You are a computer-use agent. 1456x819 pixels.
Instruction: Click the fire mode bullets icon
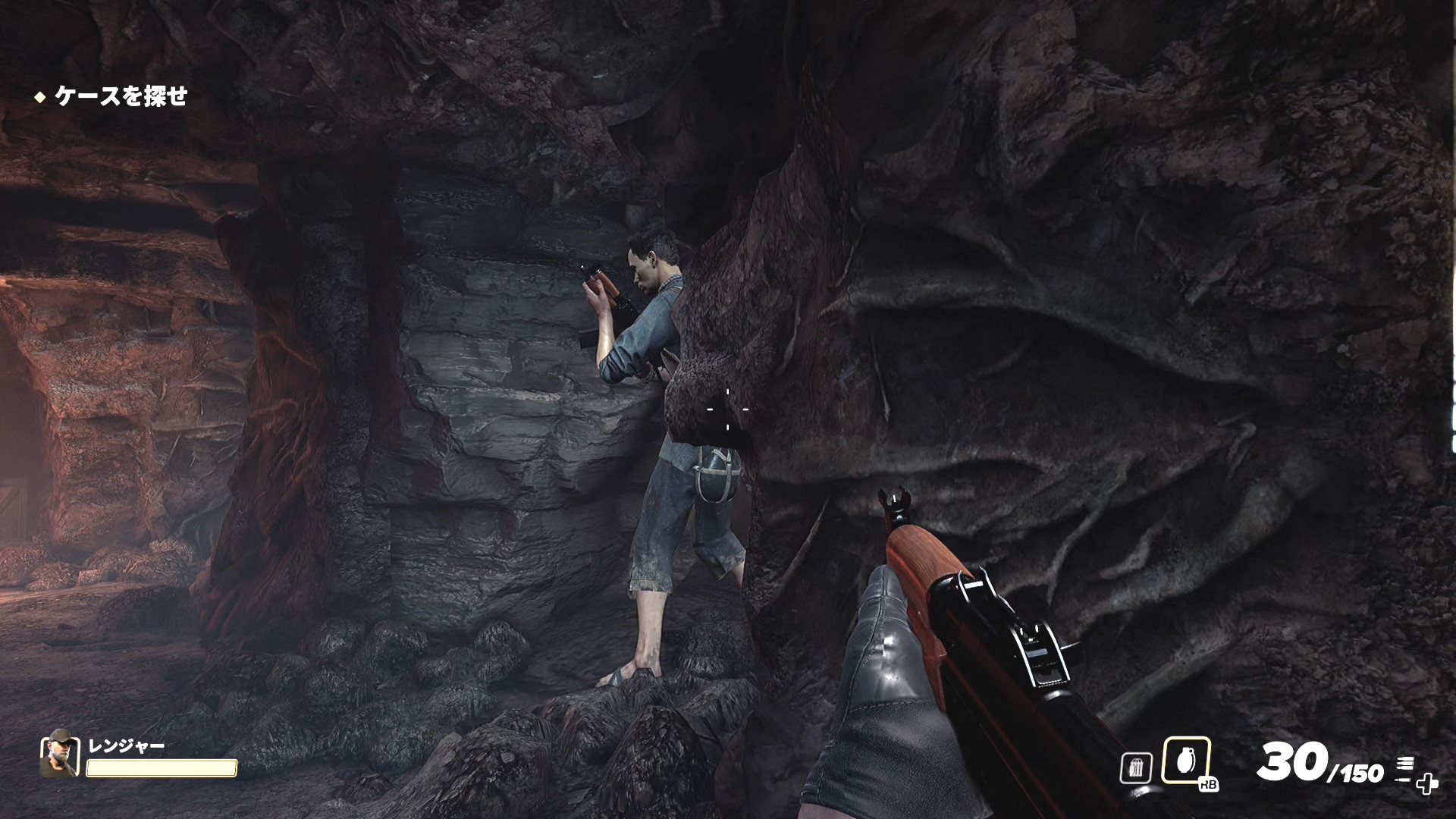coord(1404,764)
